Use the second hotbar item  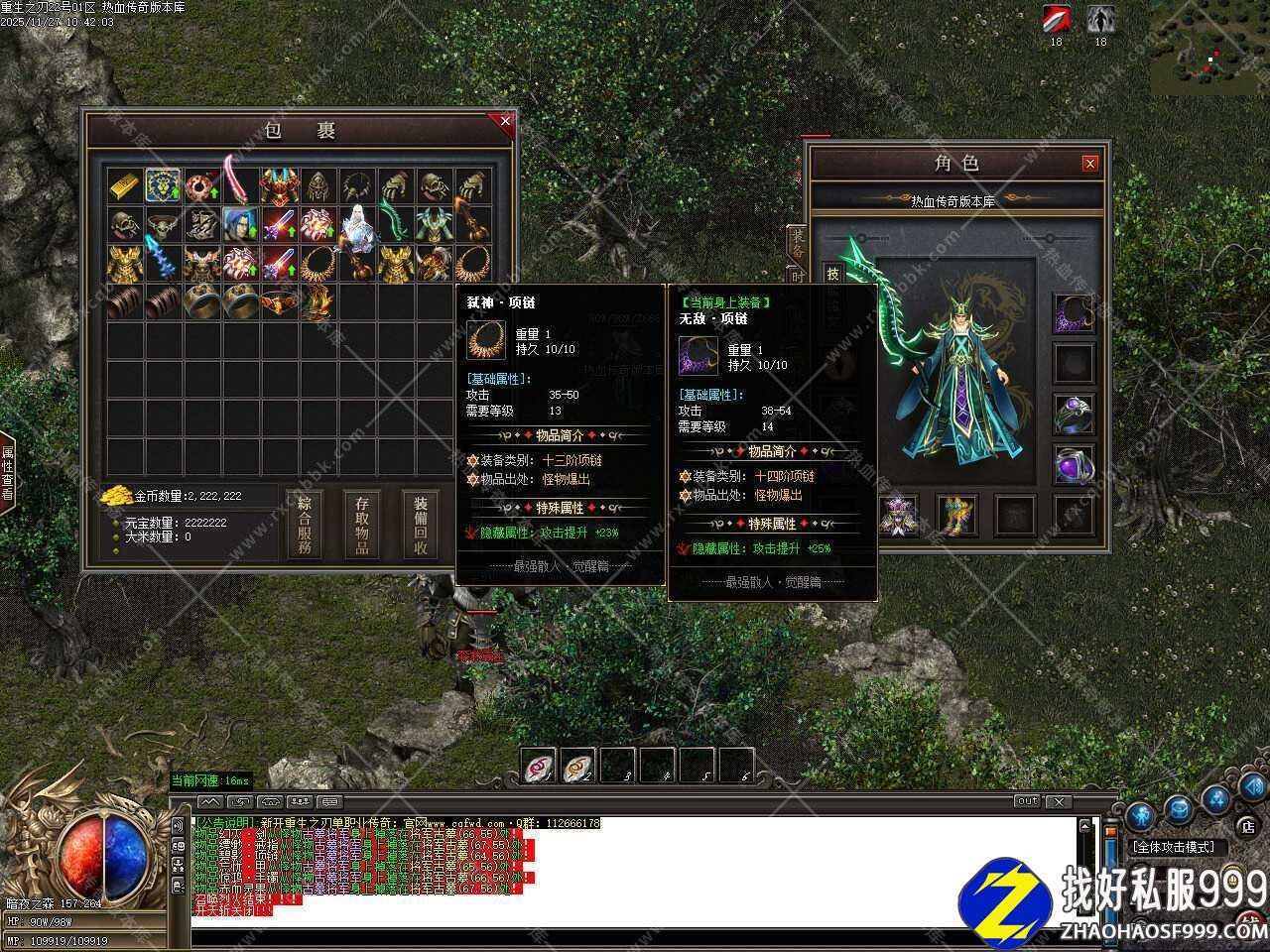point(578,765)
